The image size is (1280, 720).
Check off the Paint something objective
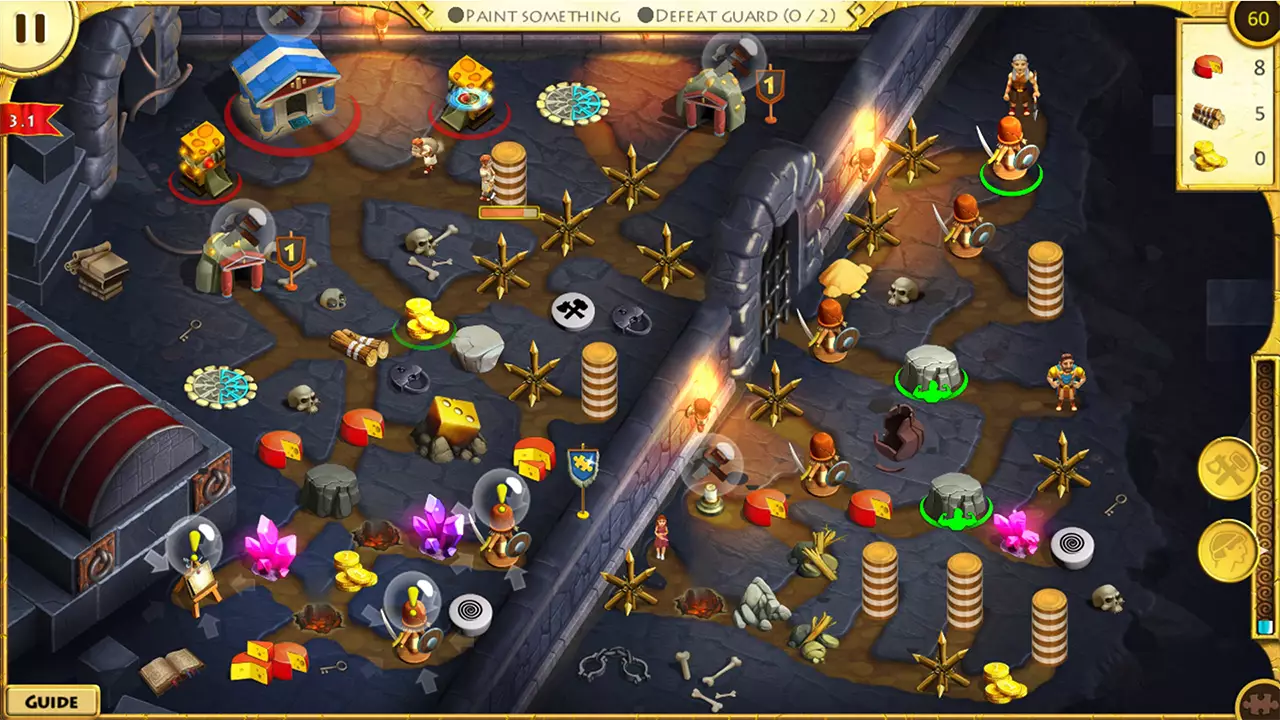pyautogui.click(x=455, y=16)
